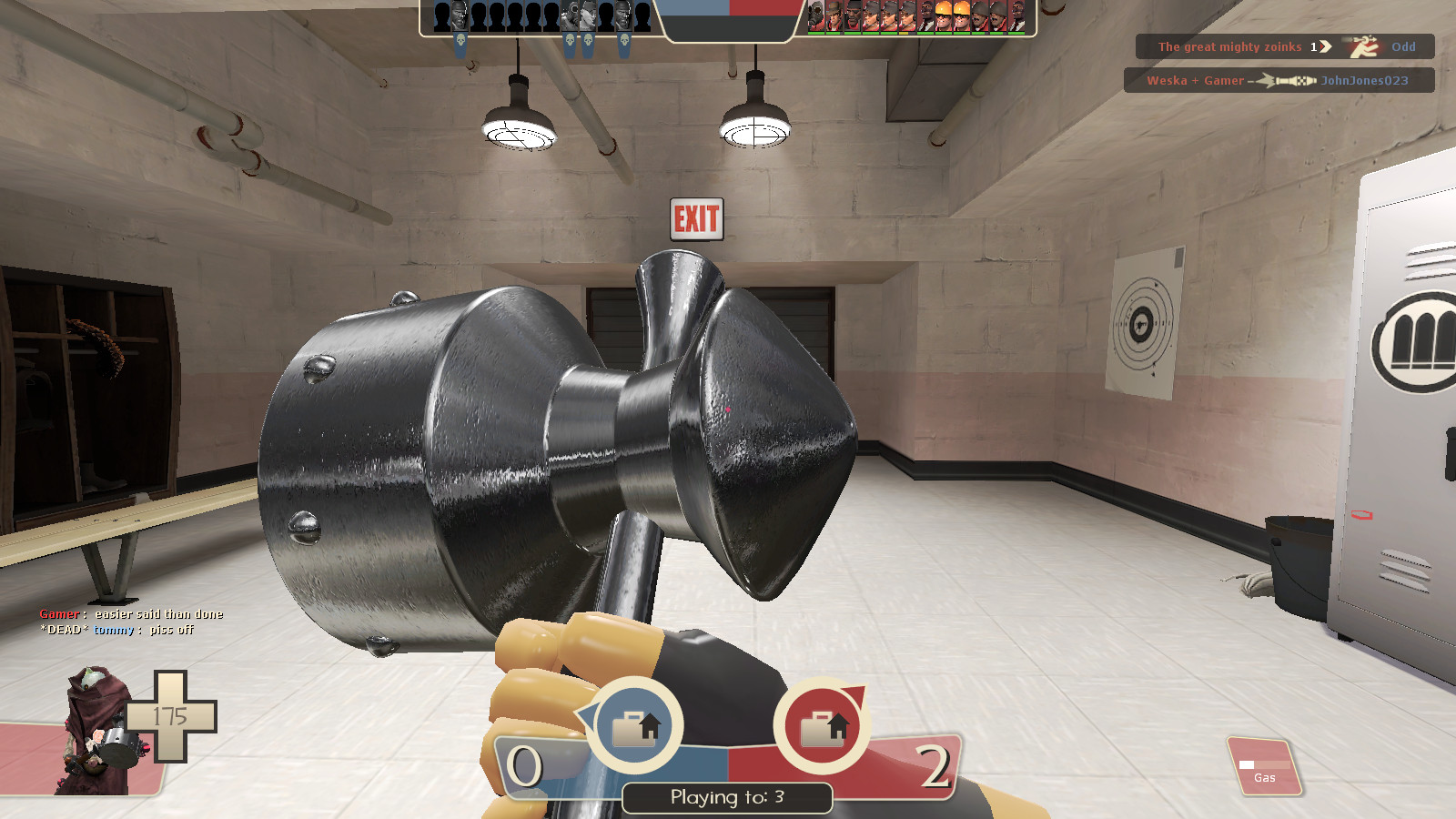Expand the arrow next to zoinks' kill count

[x=1325, y=46]
